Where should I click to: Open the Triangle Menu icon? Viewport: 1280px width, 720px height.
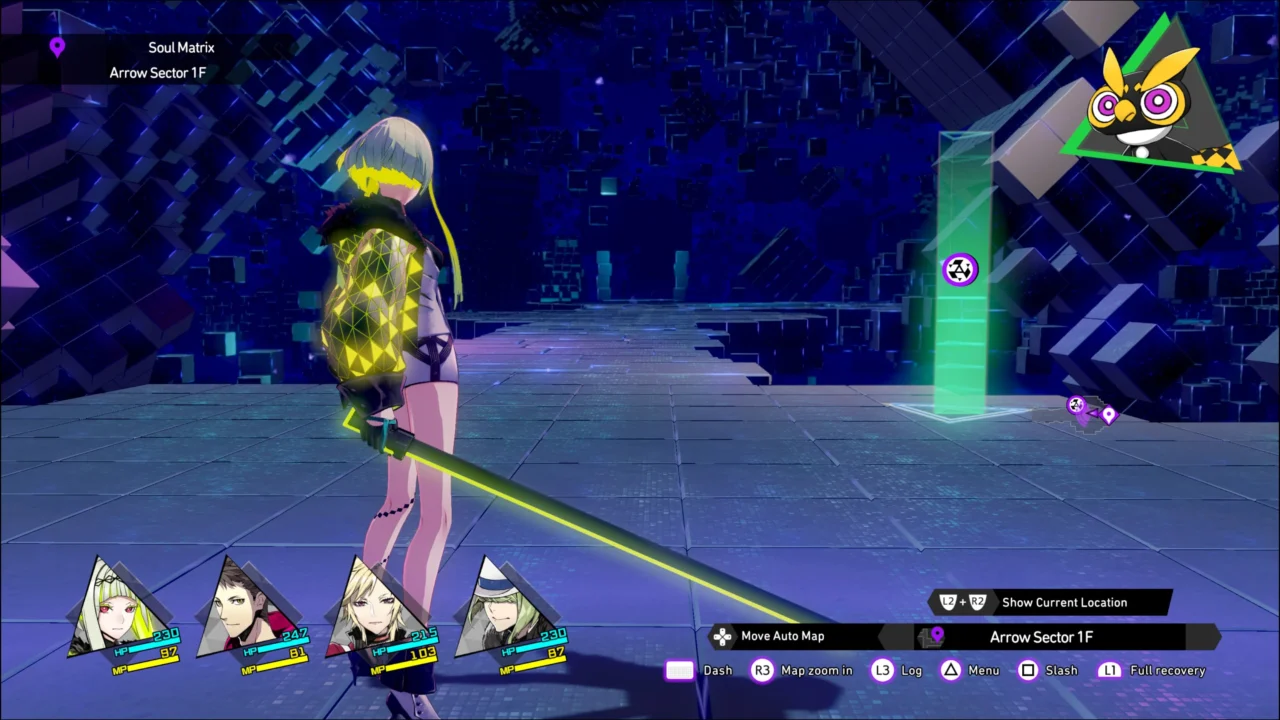(x=950, y=670)
